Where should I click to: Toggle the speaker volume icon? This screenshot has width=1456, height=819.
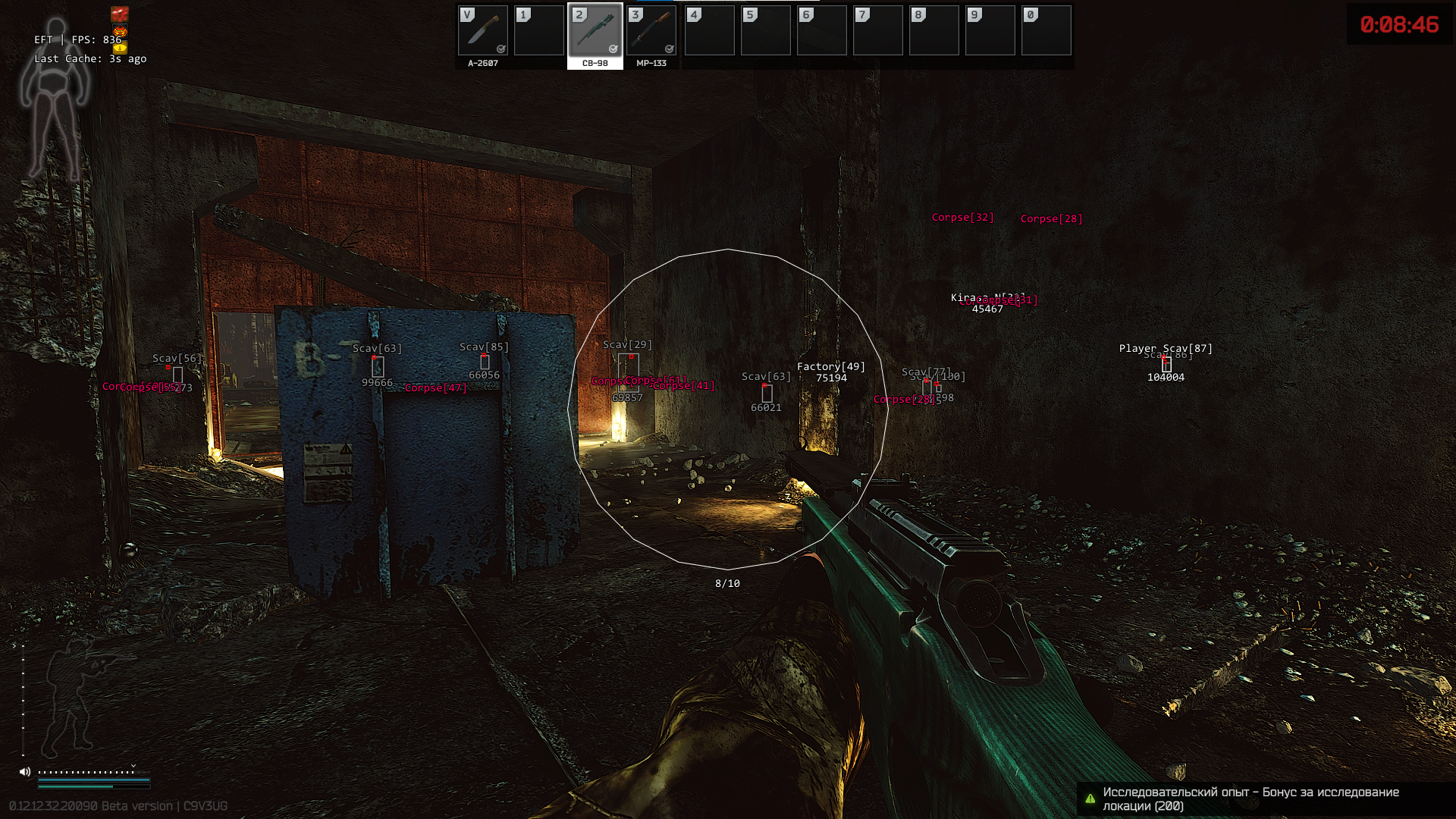25,772
